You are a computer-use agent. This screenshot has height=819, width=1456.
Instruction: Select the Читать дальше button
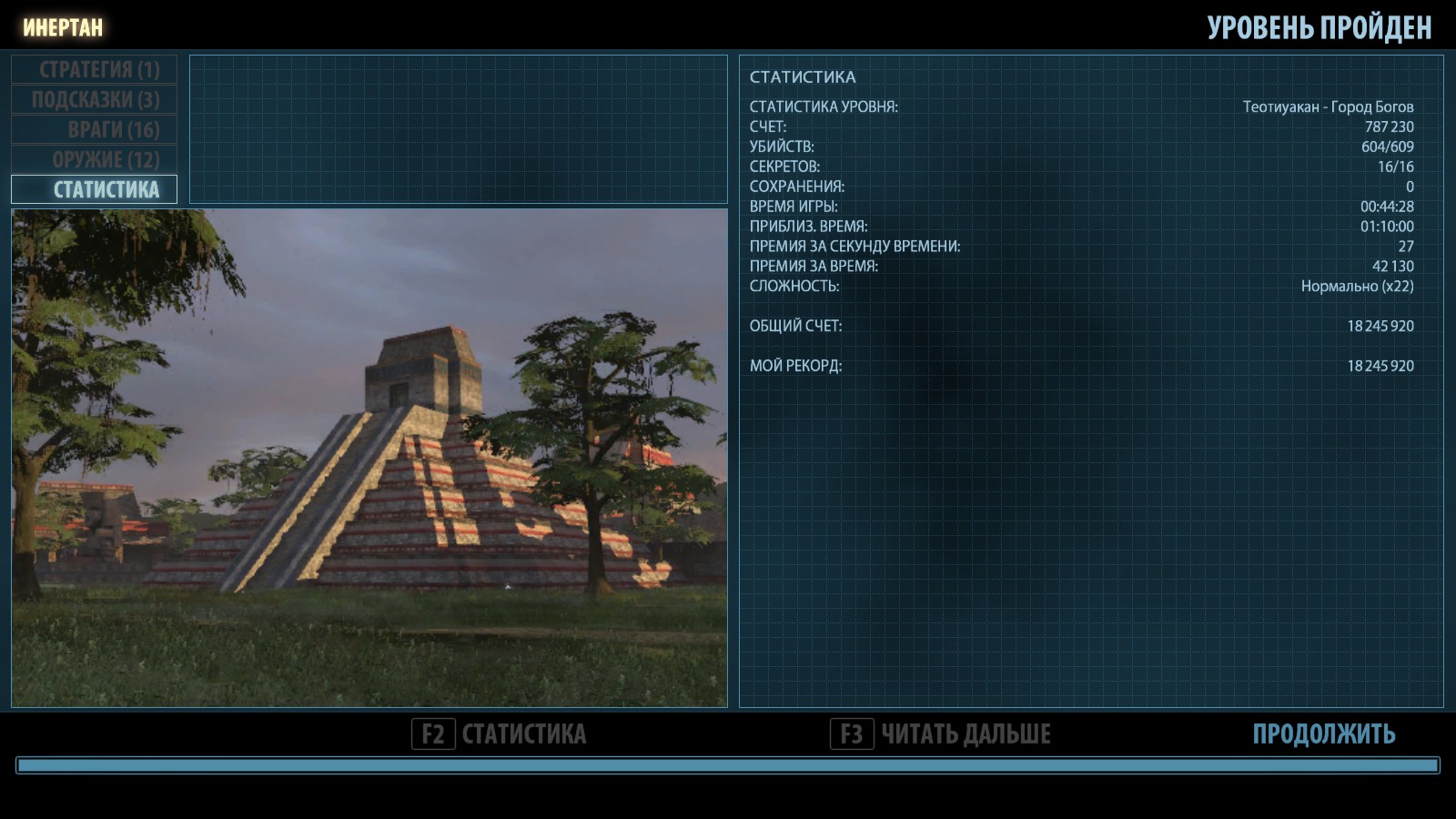[x=941, y=733]
